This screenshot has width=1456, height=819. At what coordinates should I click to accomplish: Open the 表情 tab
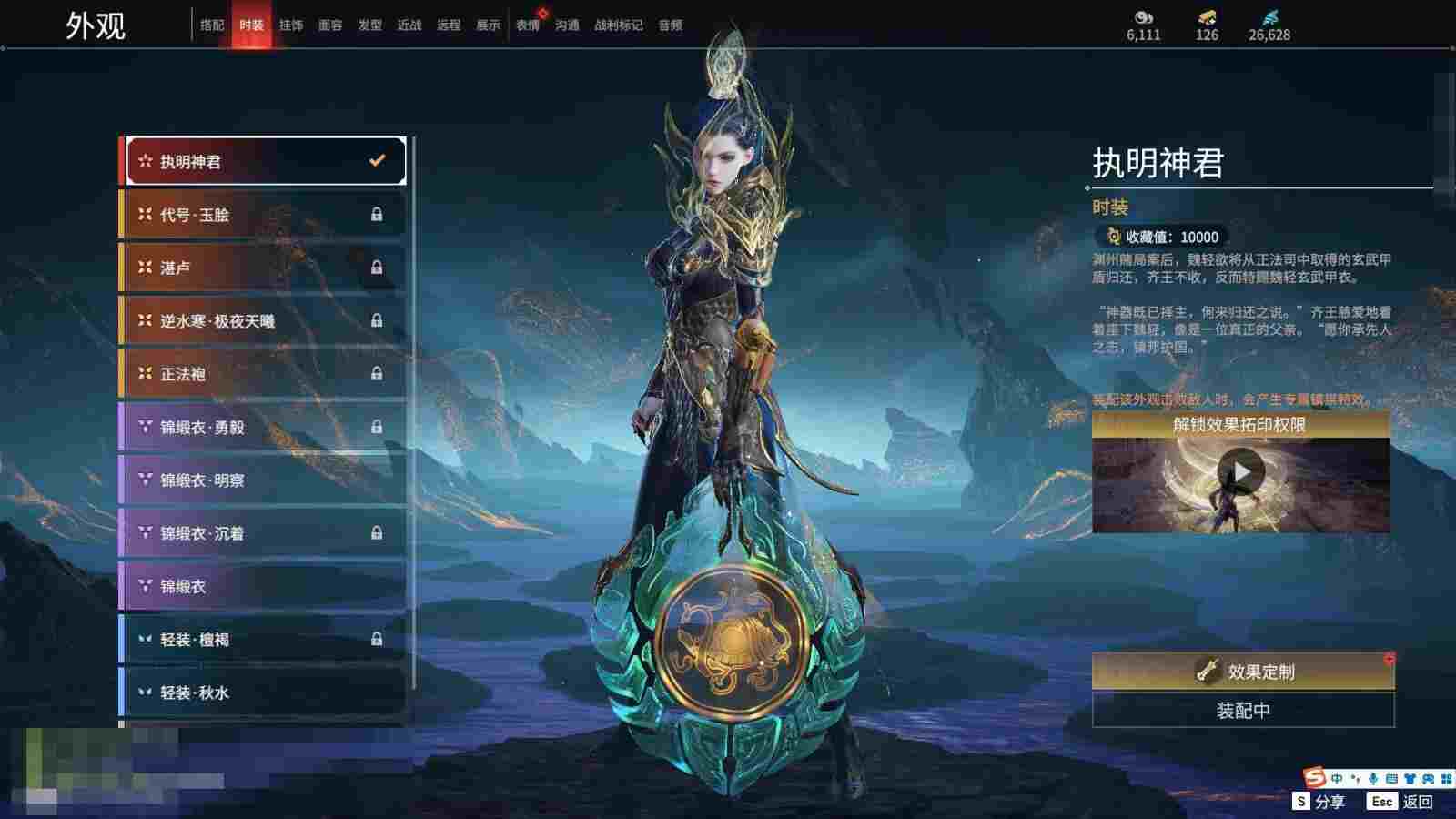[x=528, y=25]
